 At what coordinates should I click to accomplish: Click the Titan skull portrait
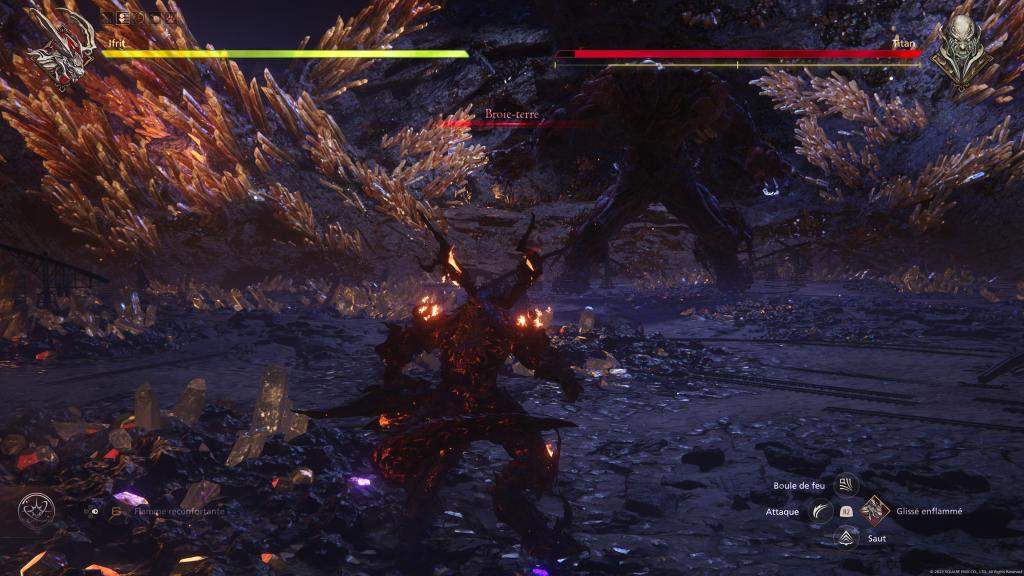(x=962, y=46)
